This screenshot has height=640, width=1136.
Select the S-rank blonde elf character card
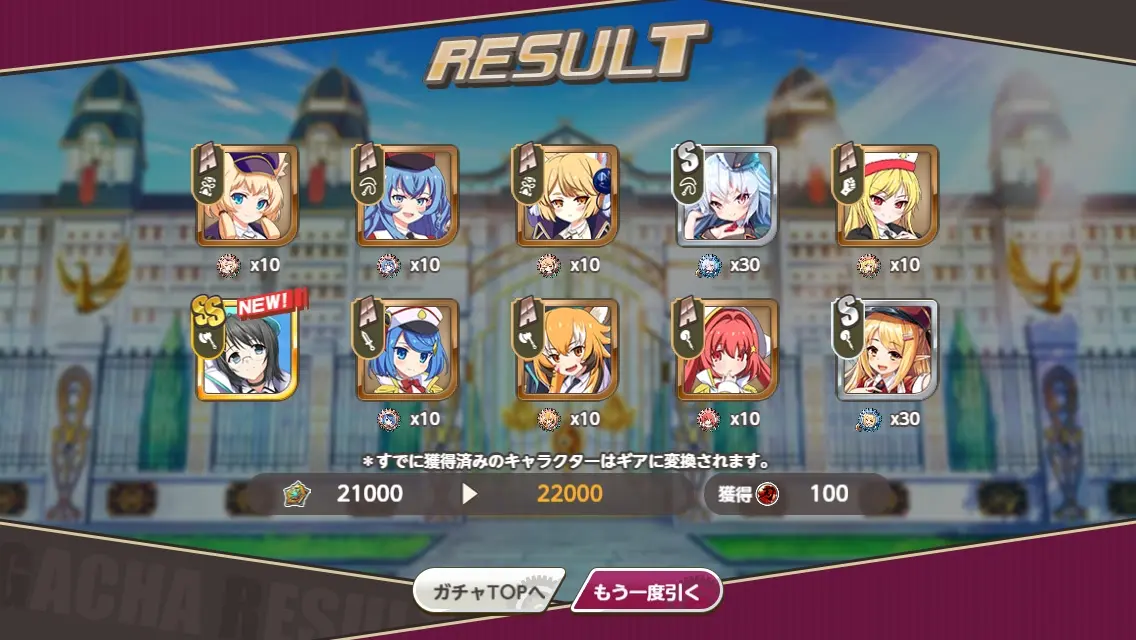click(886, 349)
